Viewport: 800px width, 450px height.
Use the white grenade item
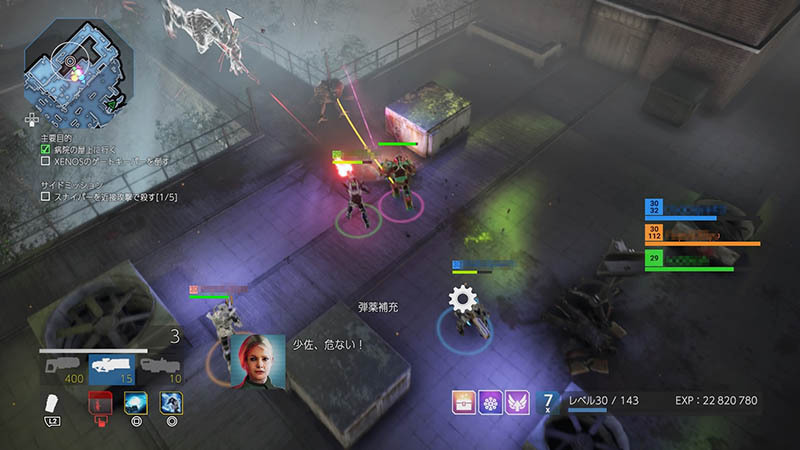coord(56,404)
